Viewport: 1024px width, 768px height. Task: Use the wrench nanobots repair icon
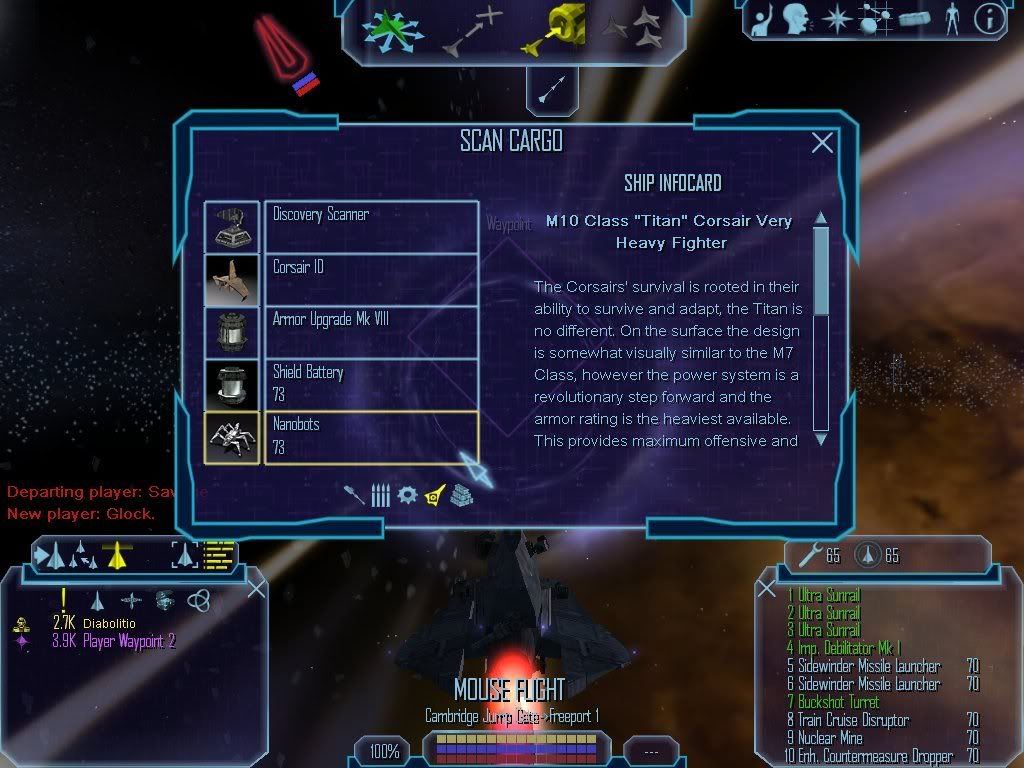click(x=806, y=555)
